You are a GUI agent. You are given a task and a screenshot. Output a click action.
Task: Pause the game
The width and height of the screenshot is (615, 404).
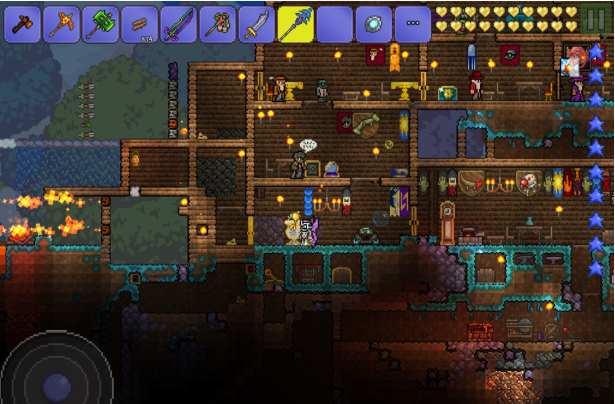(x=596, y=19)
